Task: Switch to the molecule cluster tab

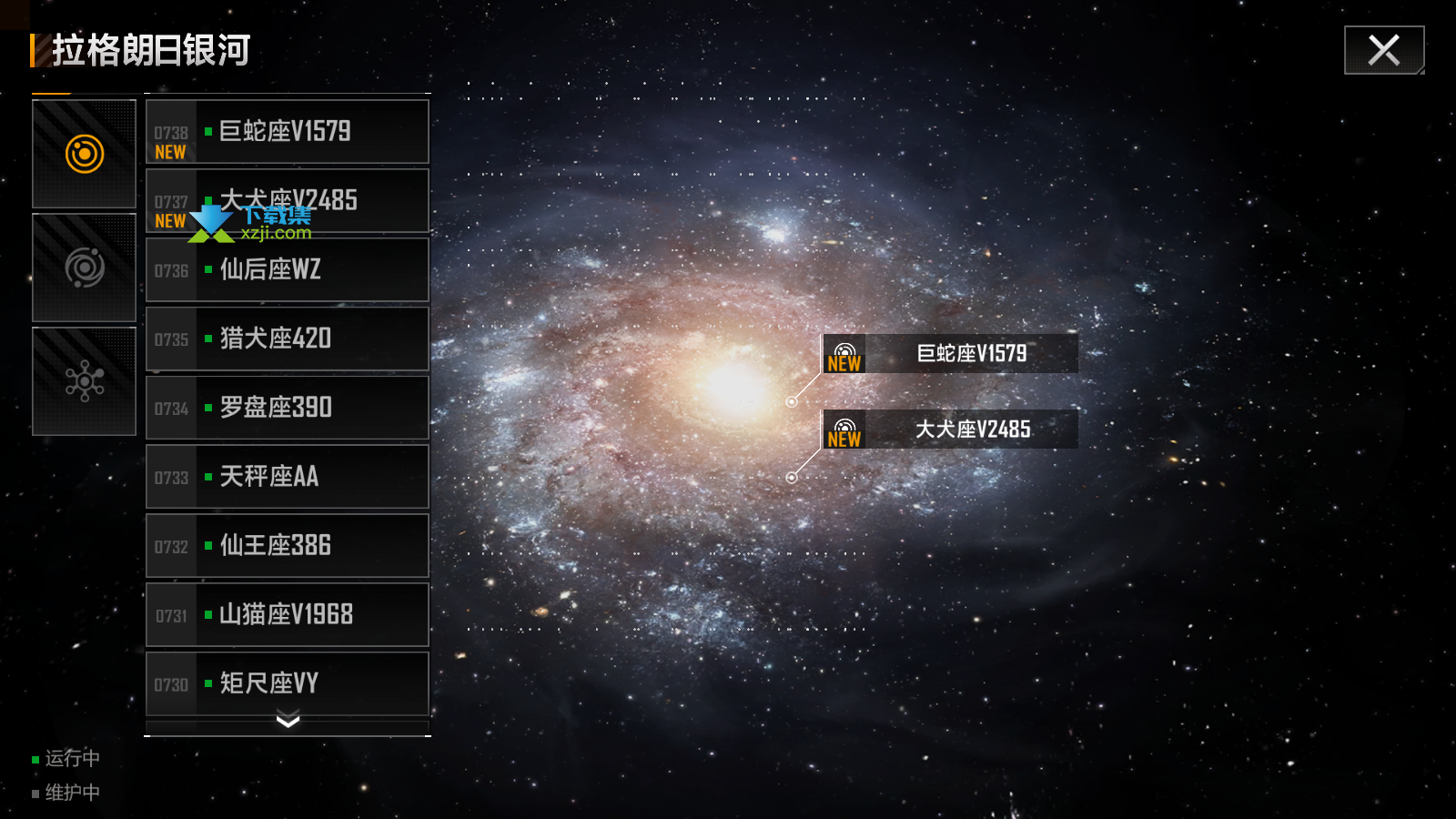Action: (85, 381)
